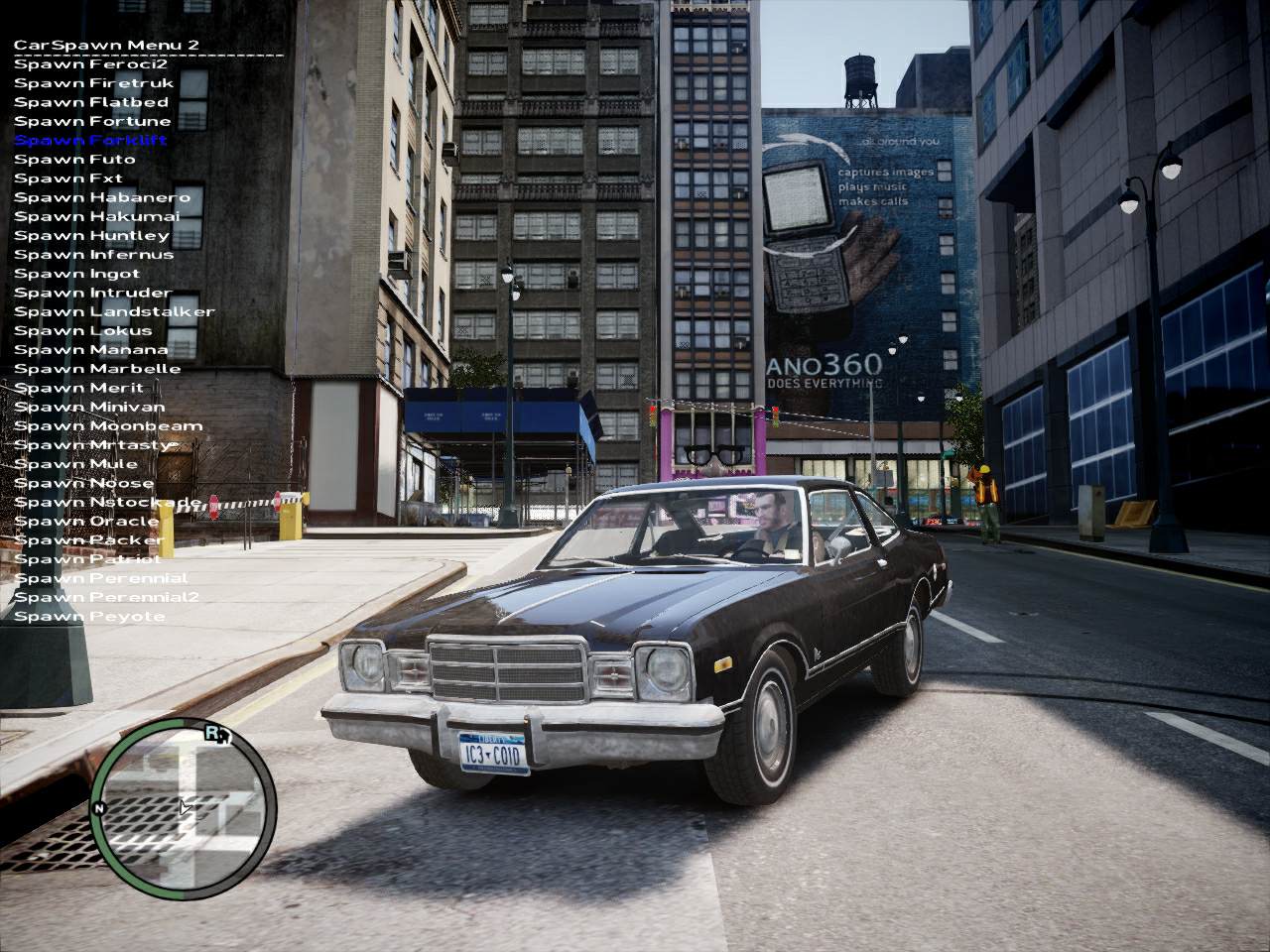Choose Spawn Futo from the menu
This screenshot has width=1270, height=952.
tap(74, 159)
